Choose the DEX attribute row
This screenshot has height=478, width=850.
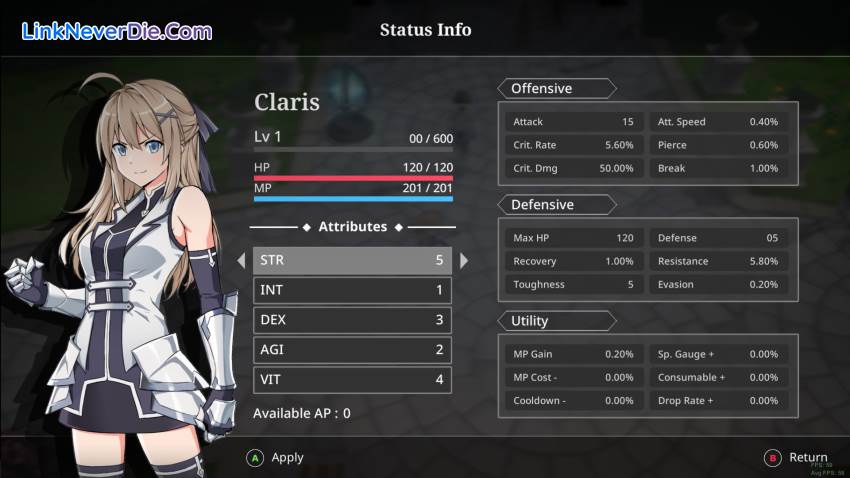tap(352, 321)
